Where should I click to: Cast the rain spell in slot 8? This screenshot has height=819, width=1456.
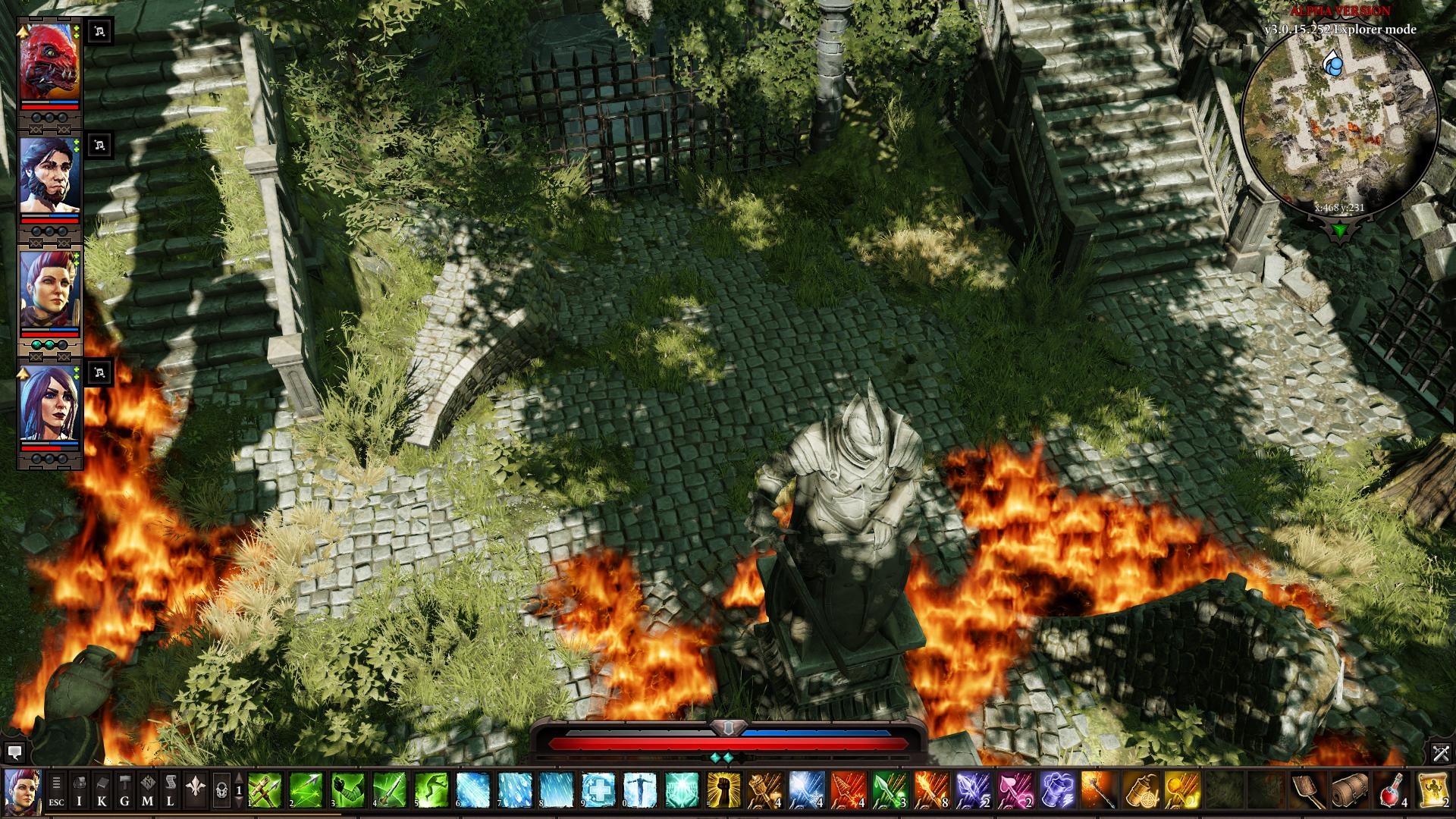coord(557,792)
